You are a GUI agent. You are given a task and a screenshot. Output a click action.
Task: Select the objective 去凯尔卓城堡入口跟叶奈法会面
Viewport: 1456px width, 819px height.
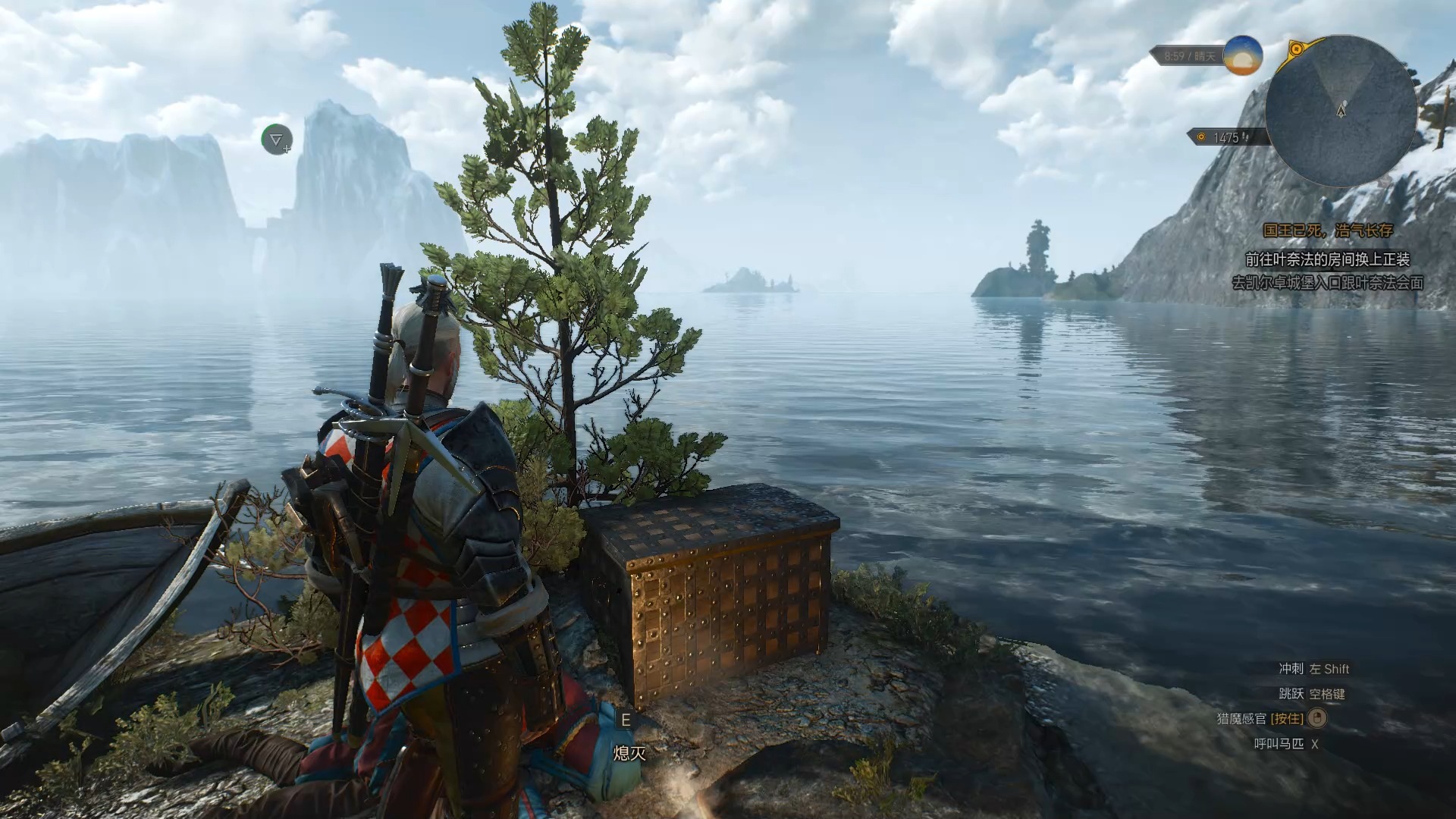click(1327, 283)
